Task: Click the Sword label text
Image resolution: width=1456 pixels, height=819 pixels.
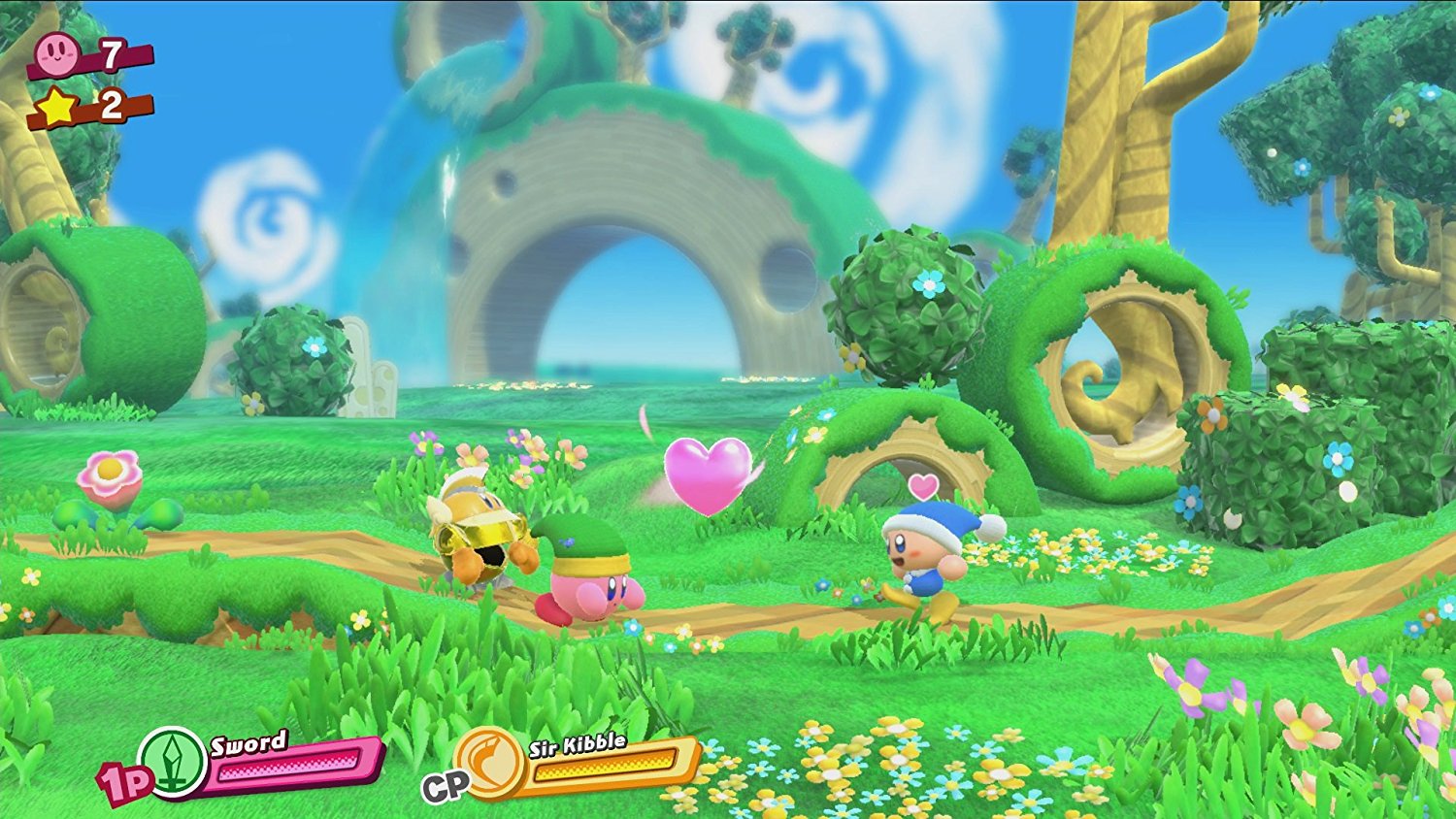Action: [248, 742]
